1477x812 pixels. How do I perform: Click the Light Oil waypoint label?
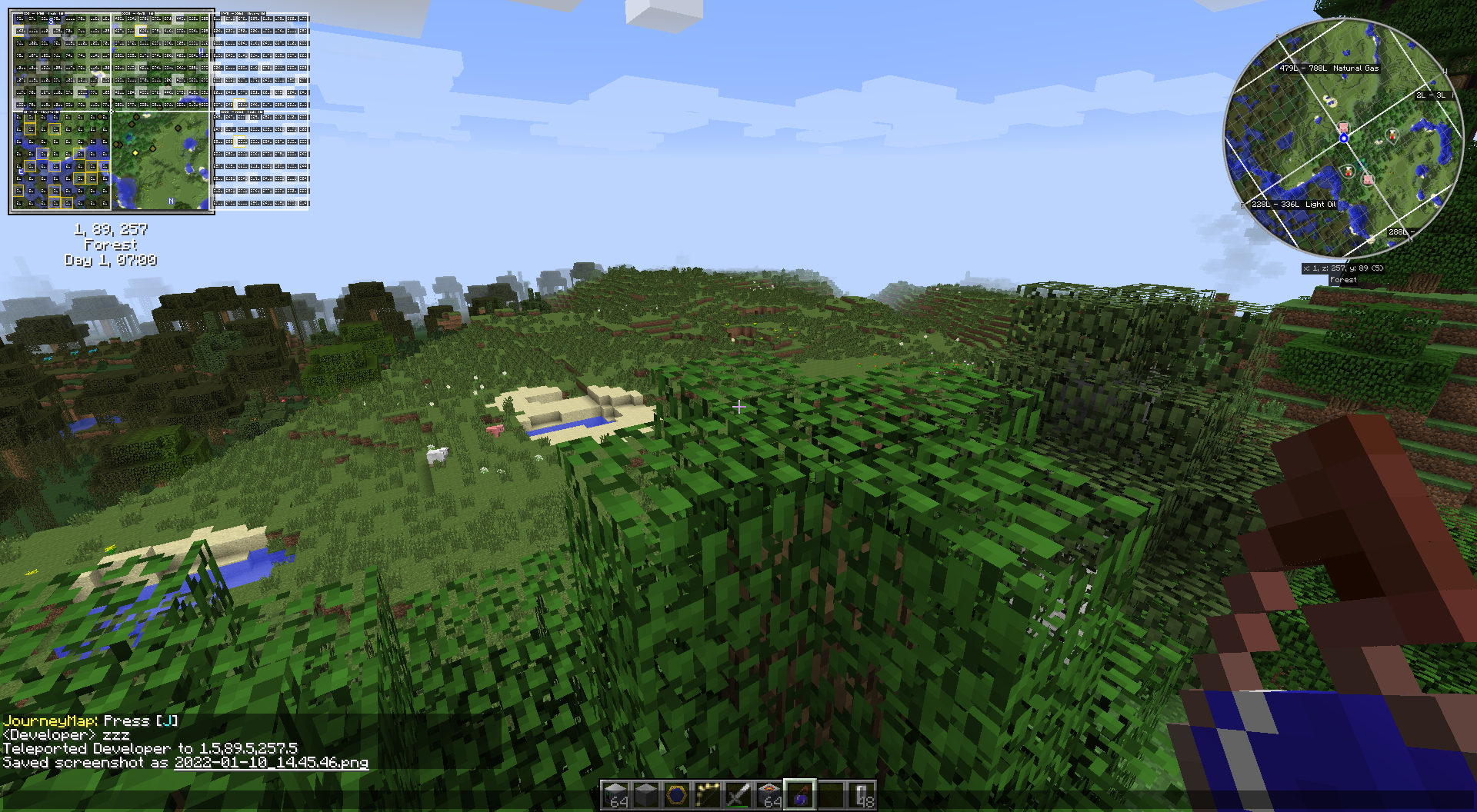click(1294, 205)
